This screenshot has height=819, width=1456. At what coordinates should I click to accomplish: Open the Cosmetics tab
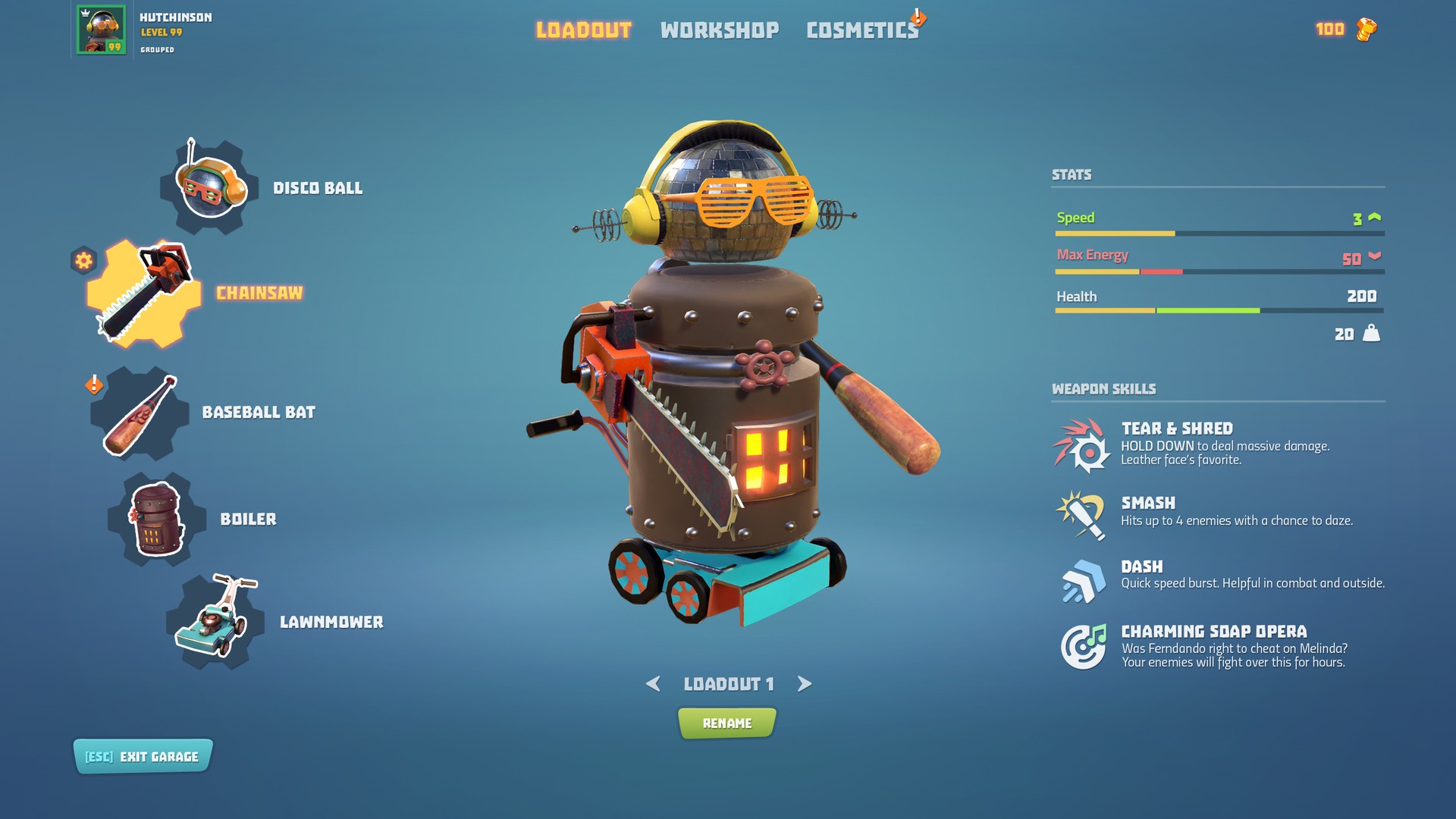tap(861, 30)
